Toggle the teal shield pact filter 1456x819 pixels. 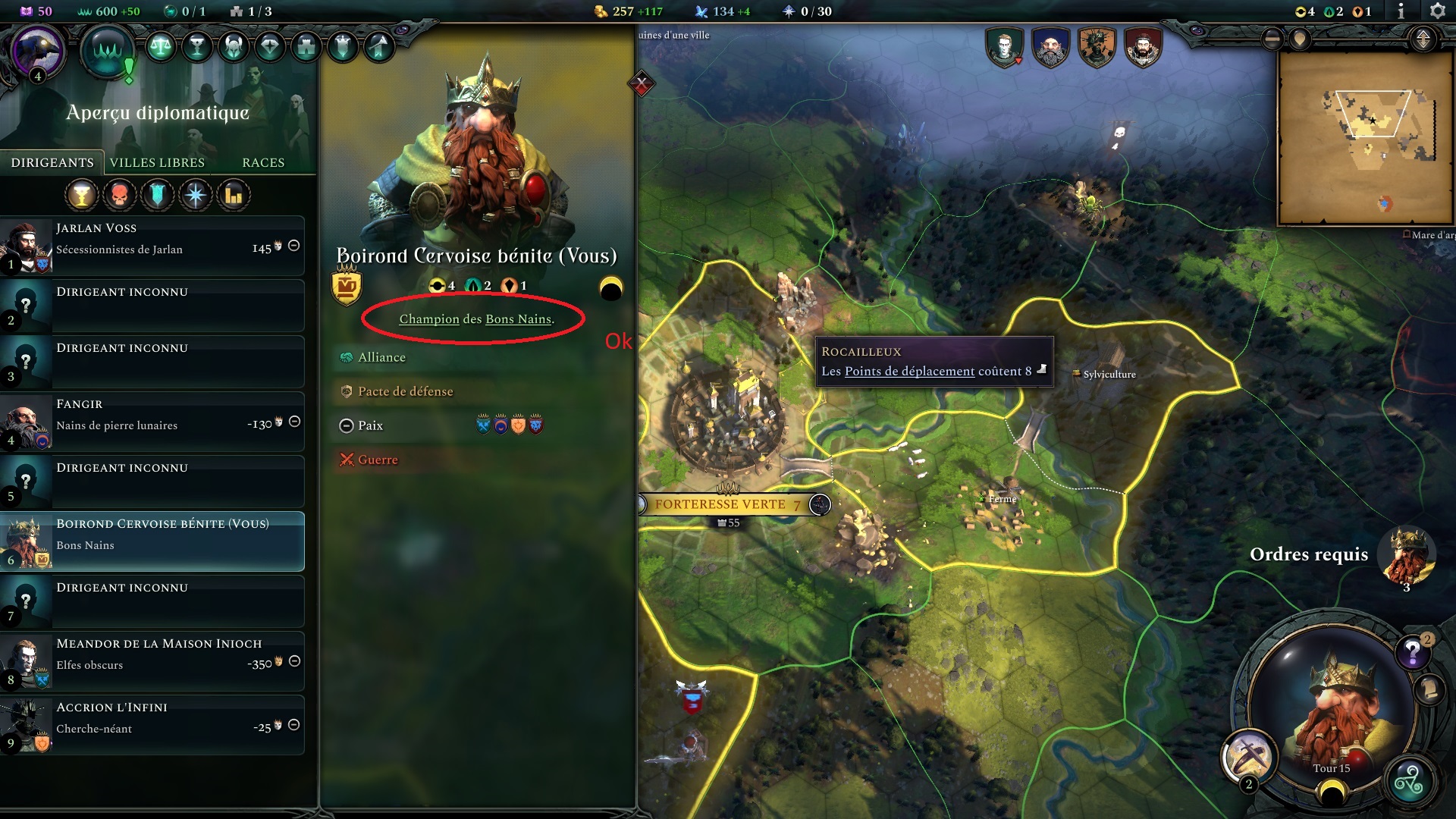click(158, 195)
